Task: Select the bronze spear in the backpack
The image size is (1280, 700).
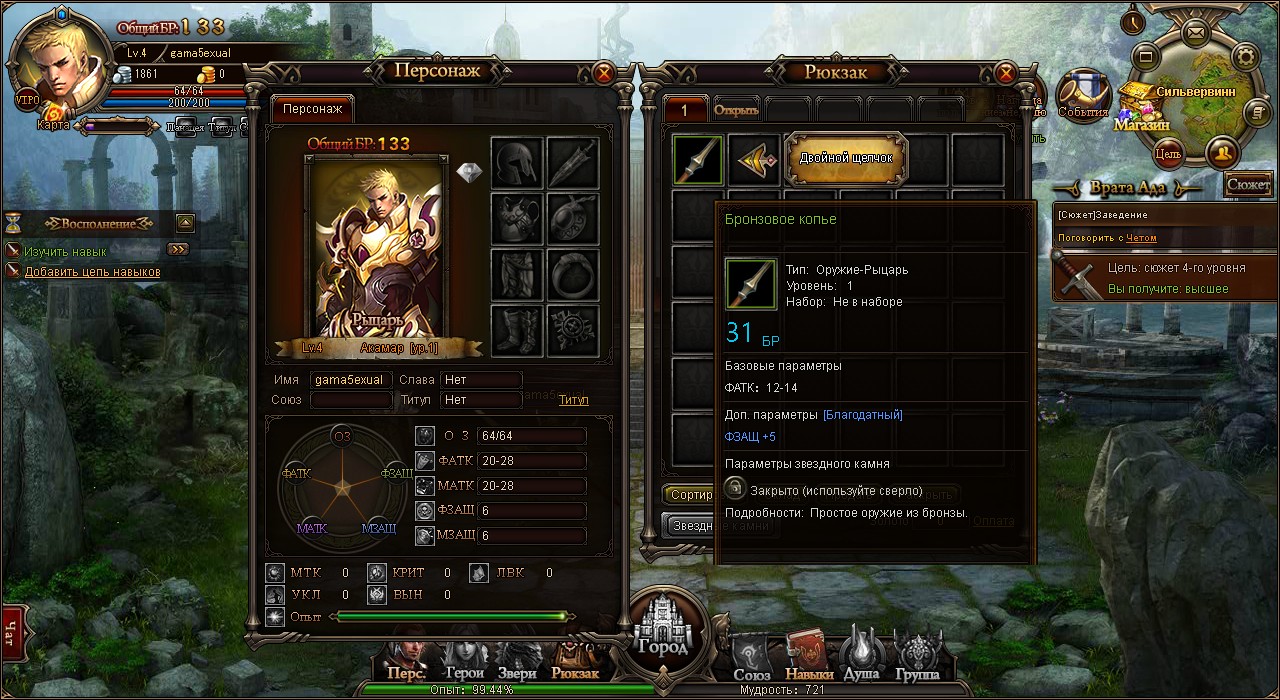Action: pyautogui.click(x=698, y=160)
